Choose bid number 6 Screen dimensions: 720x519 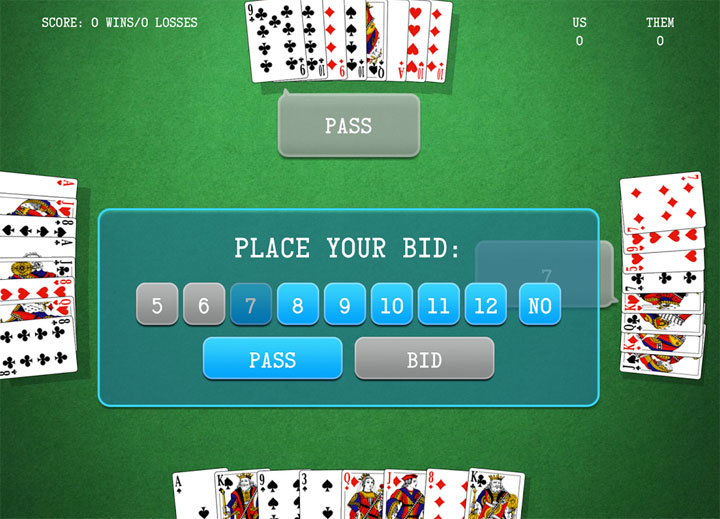204,305
